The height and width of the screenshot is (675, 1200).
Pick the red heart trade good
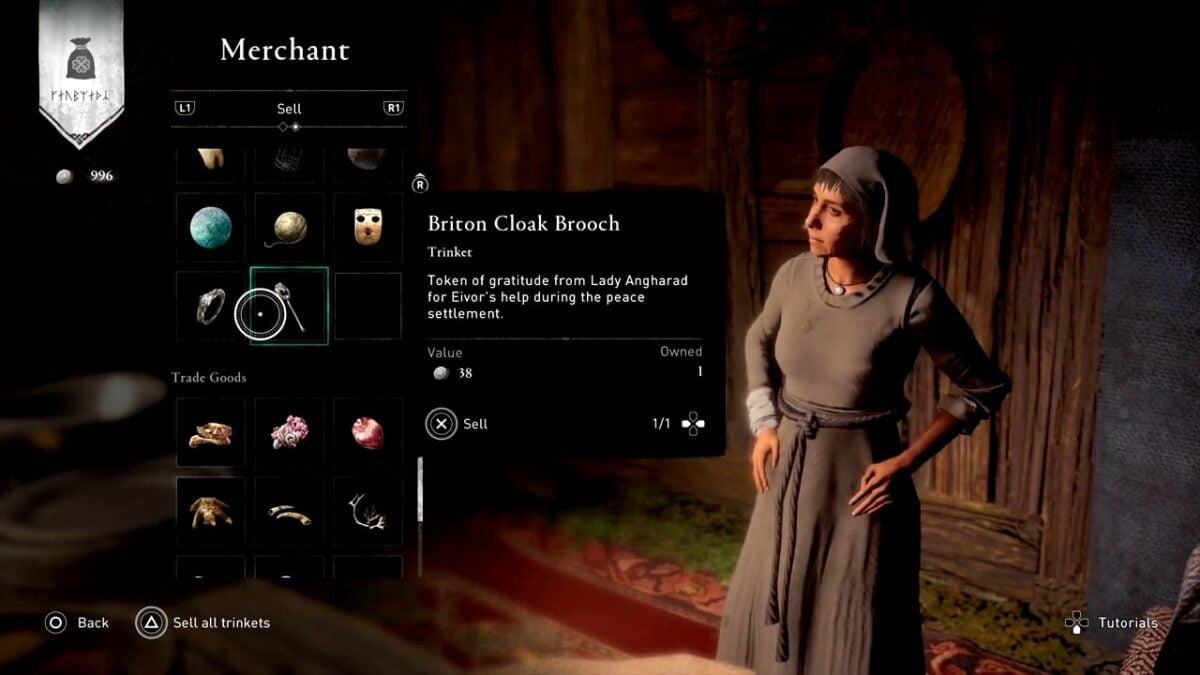tap(367, 432)
